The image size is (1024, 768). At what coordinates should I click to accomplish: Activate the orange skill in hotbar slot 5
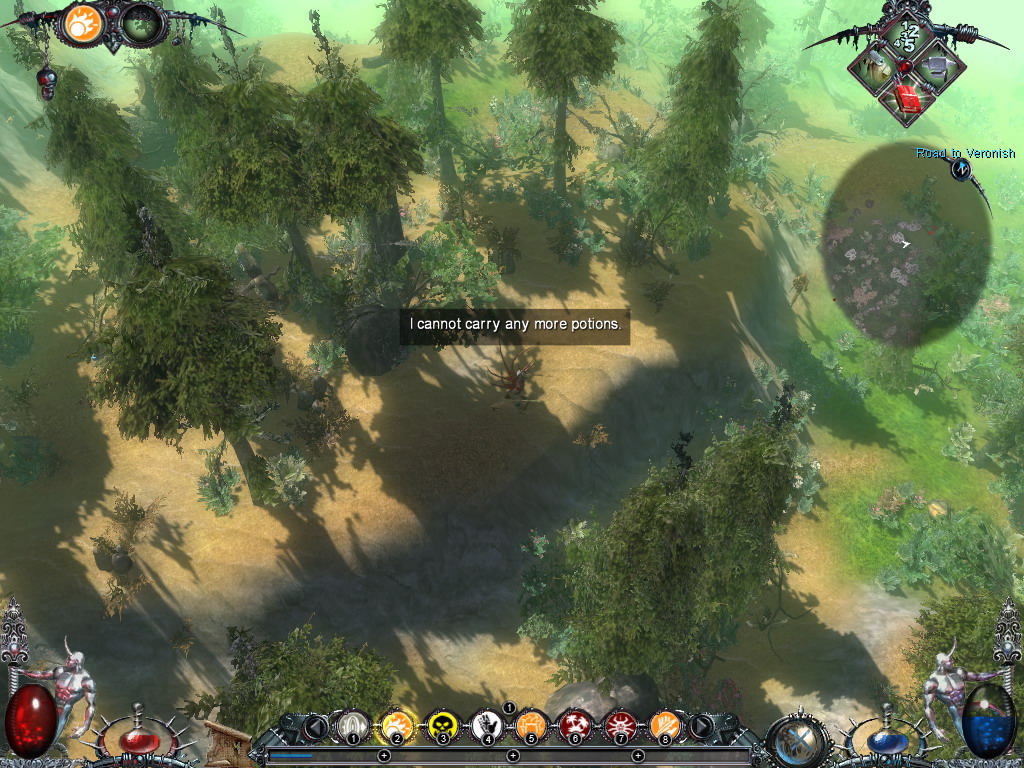pyautogui.click(x=531, y=725)
